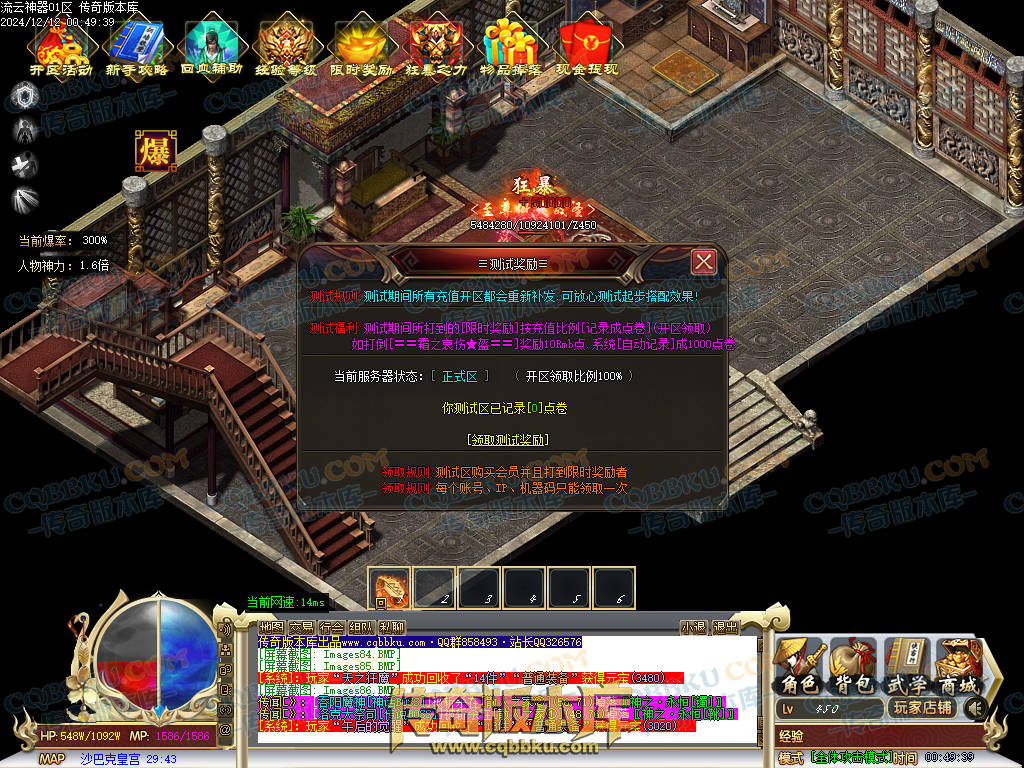This screenshot has height=768, width=1024.
Task: Claim the test reward via 领取测试奖励
Action: click(508, 439)
